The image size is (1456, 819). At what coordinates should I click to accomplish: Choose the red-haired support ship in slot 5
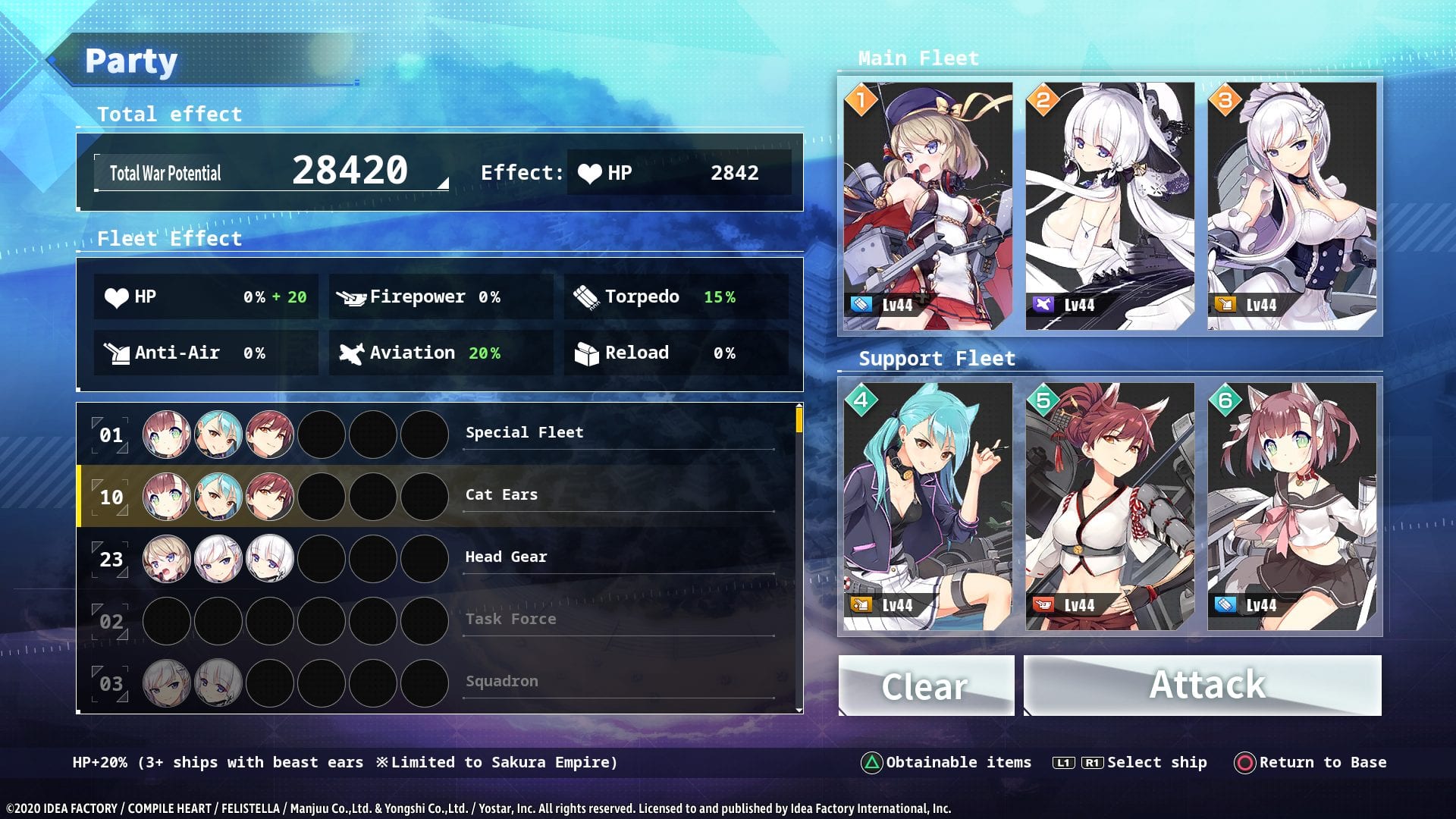pyautogui.click(x=1109, y=506)
